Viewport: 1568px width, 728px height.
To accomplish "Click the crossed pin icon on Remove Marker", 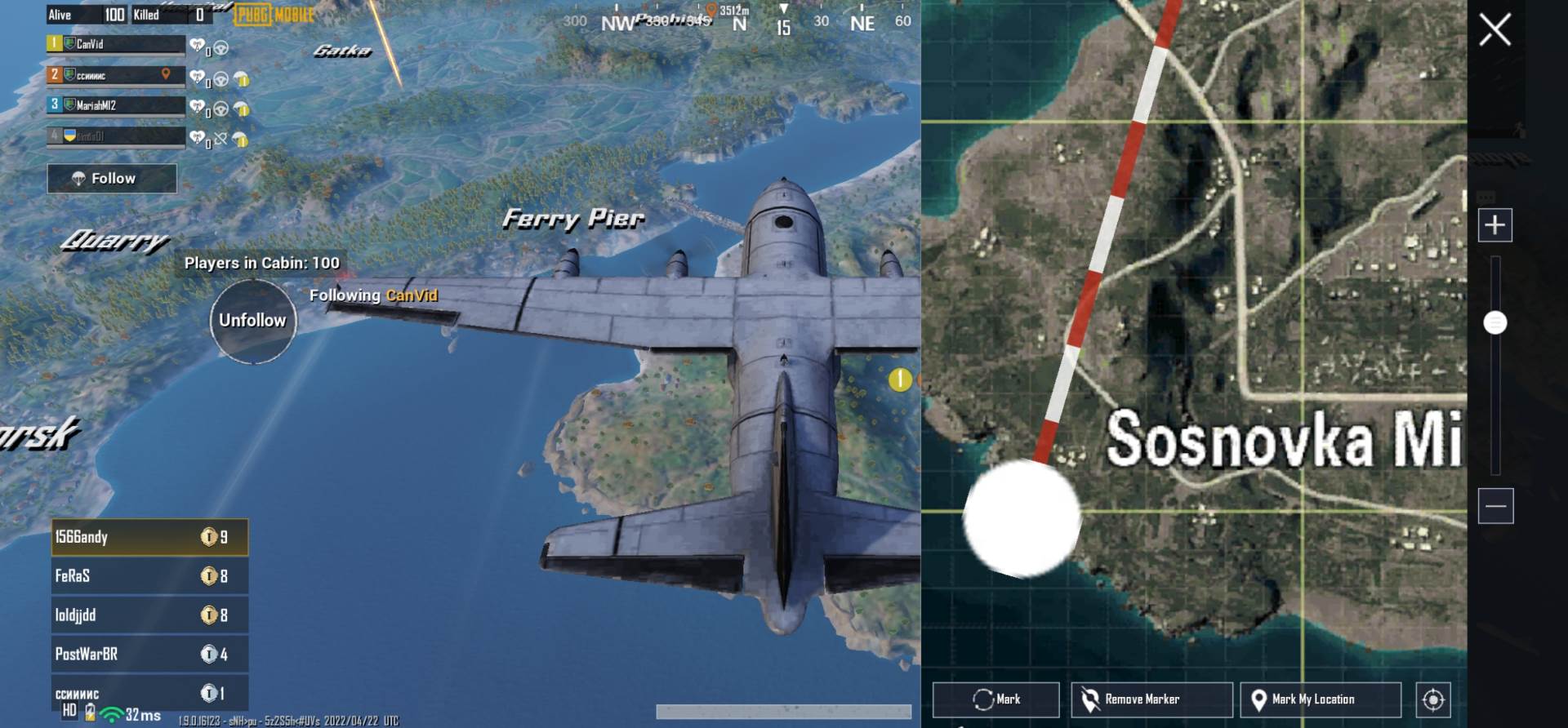I will tap(1089, 699).
